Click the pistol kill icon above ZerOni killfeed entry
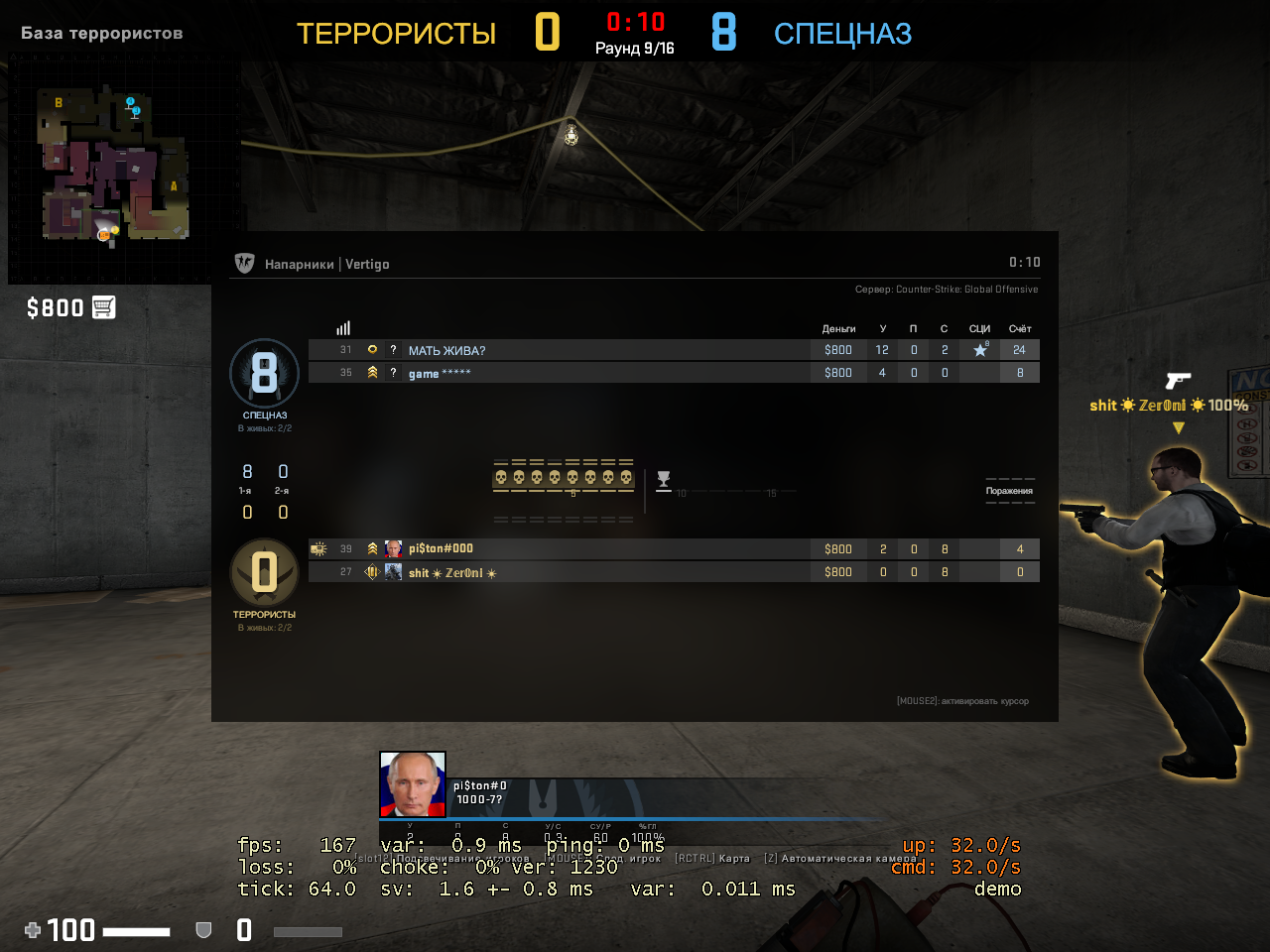This screenshot has width=1270, height=952. click(x=1179, y=381)
